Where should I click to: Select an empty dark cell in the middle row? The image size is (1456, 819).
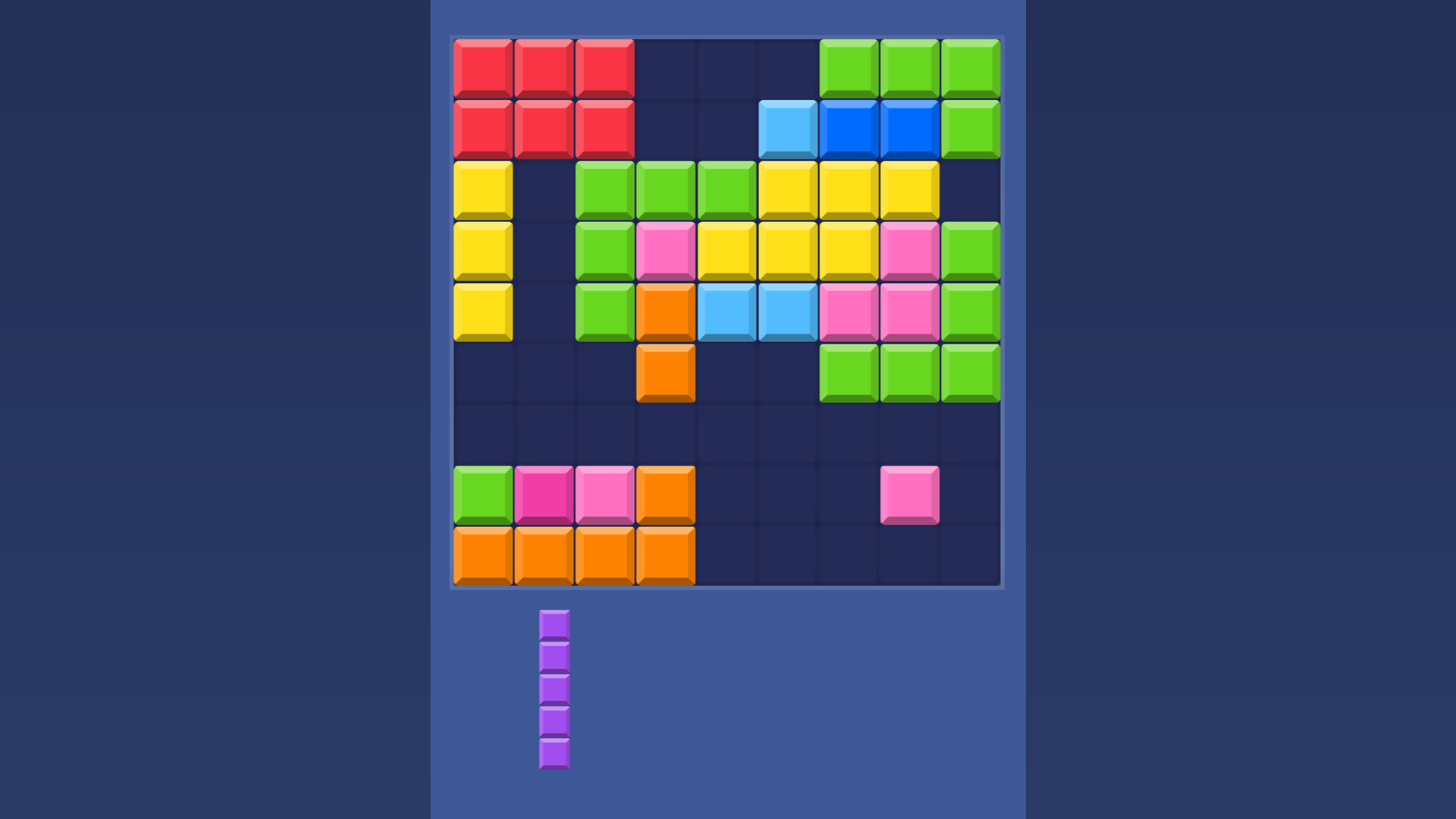726,432
